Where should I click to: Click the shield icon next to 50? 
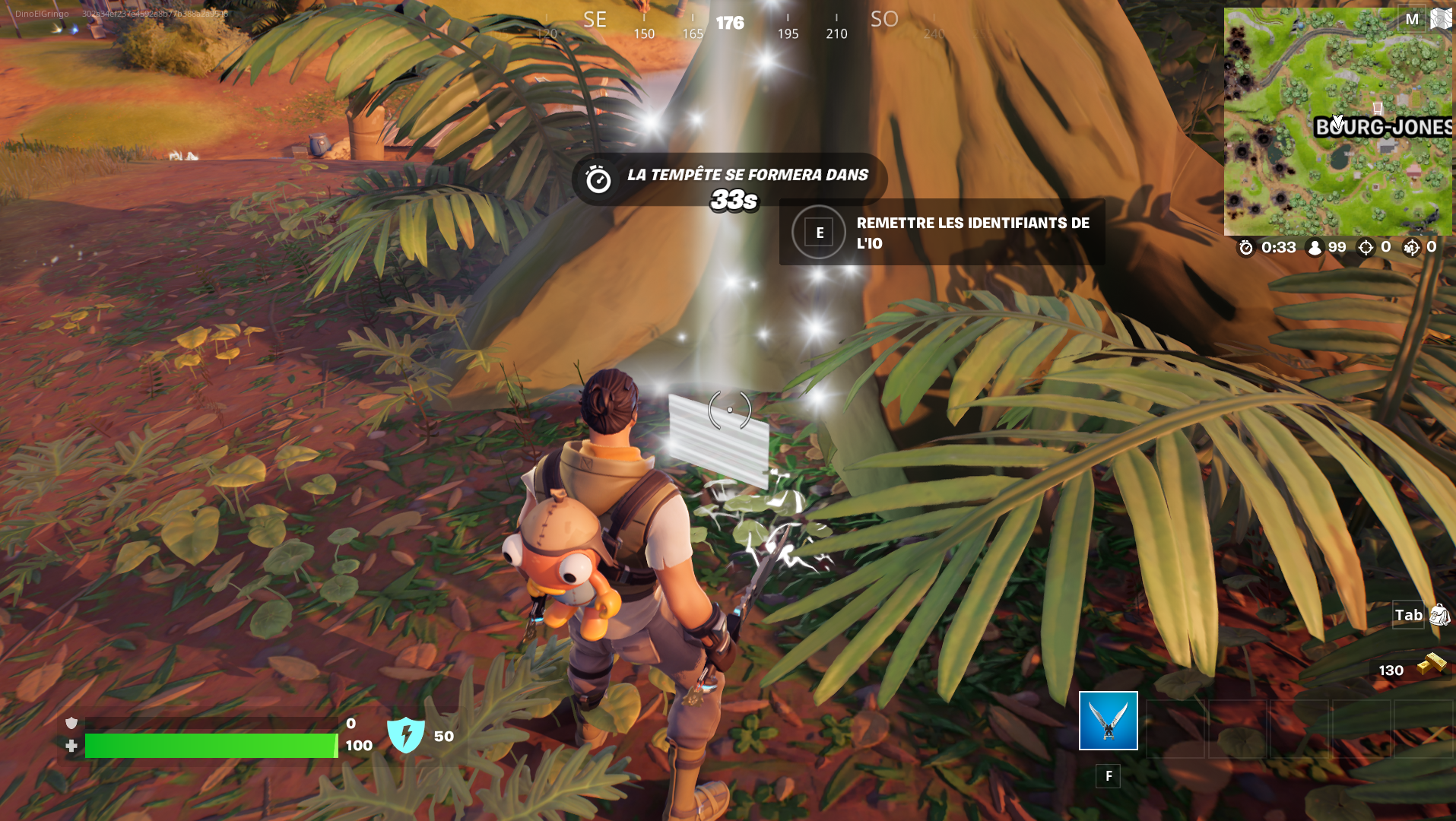(408, 733)
